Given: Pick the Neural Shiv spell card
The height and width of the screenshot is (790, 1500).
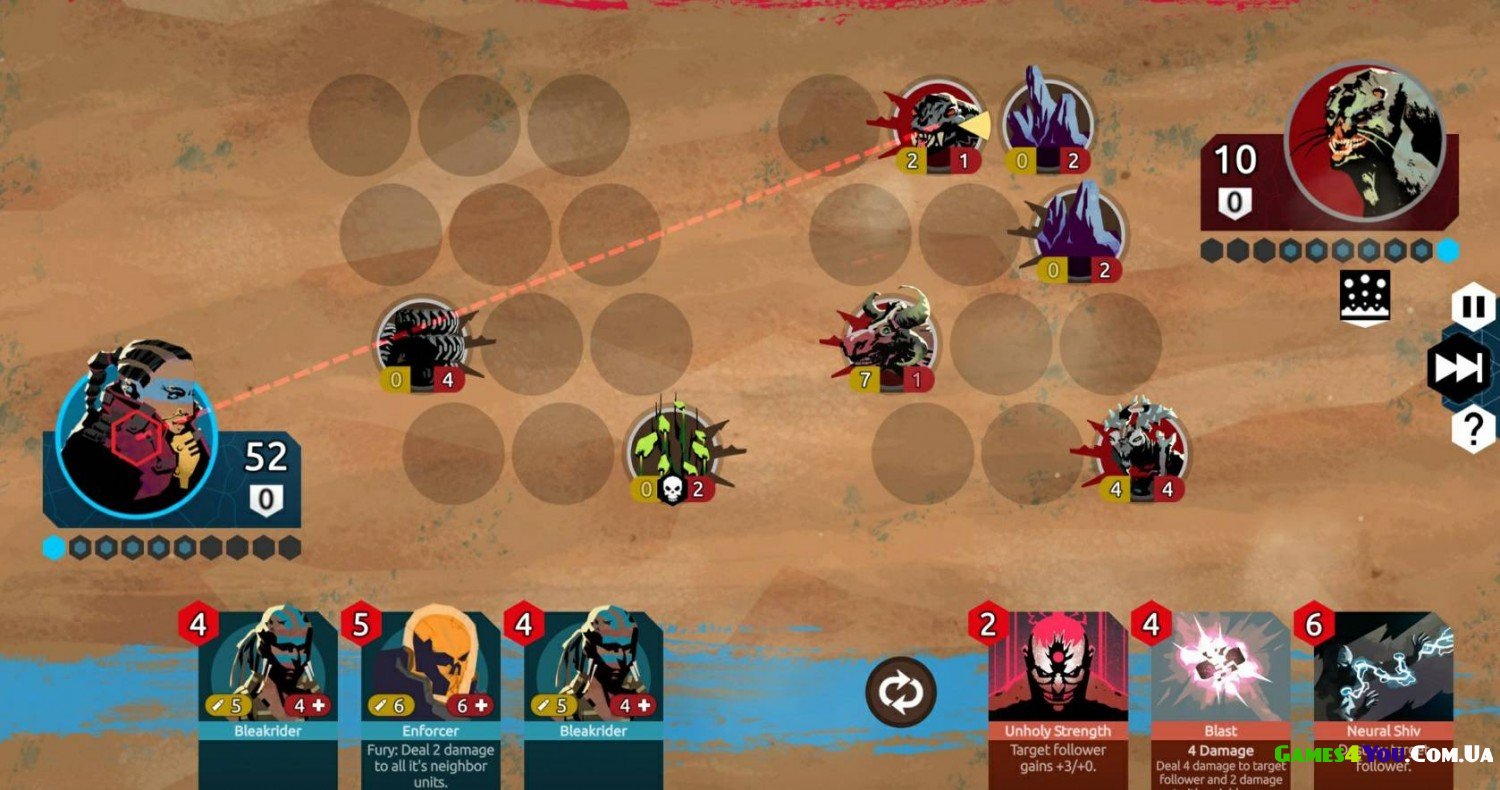Looking at the screenshot, I should [1383, 690].
